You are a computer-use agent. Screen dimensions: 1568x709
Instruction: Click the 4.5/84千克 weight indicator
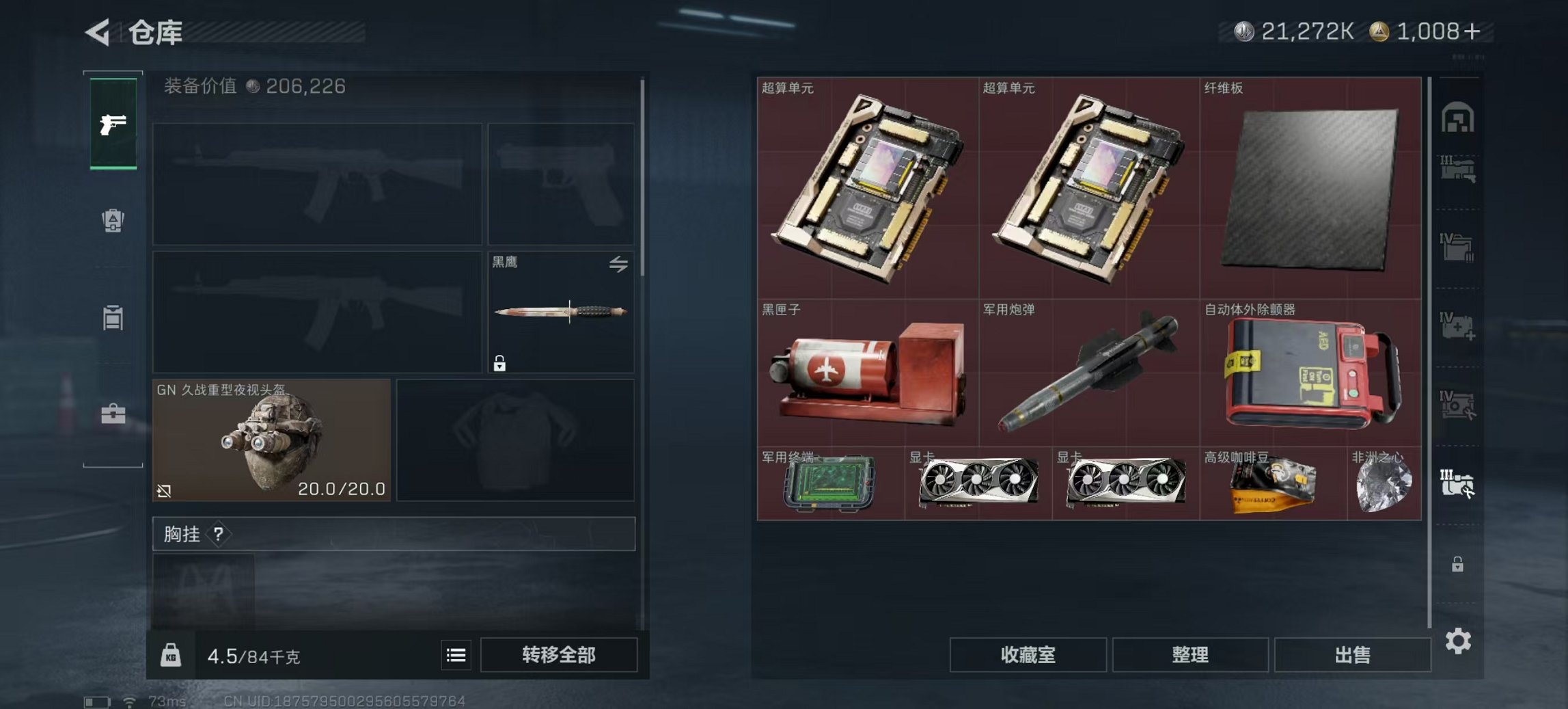coord(253,655)
